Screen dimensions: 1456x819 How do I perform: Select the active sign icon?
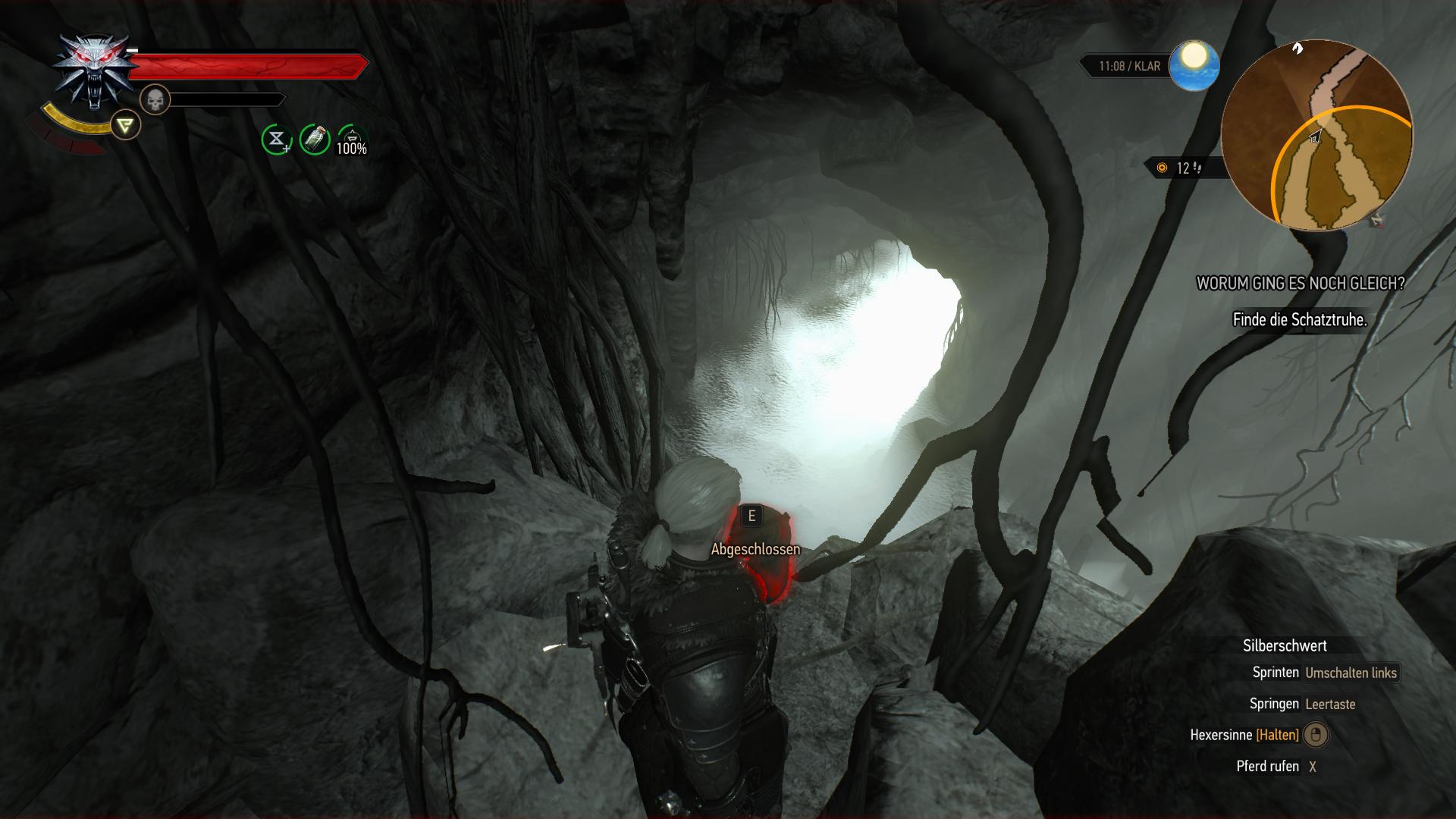click(125, 124)
